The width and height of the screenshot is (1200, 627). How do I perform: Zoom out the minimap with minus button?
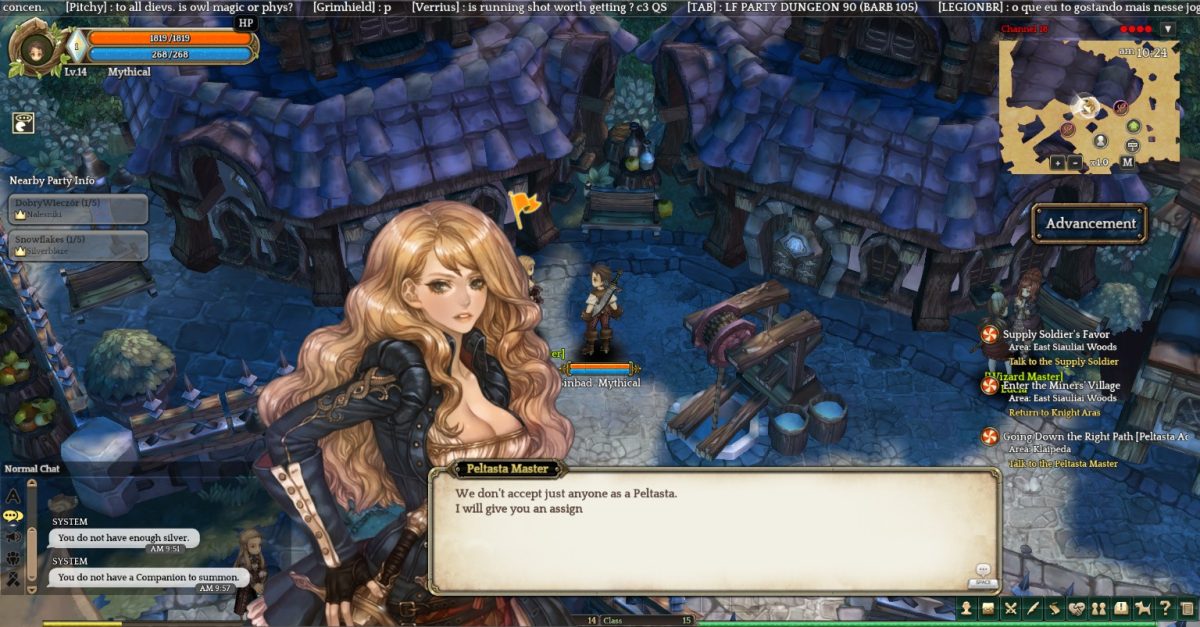coord(1074,162)
